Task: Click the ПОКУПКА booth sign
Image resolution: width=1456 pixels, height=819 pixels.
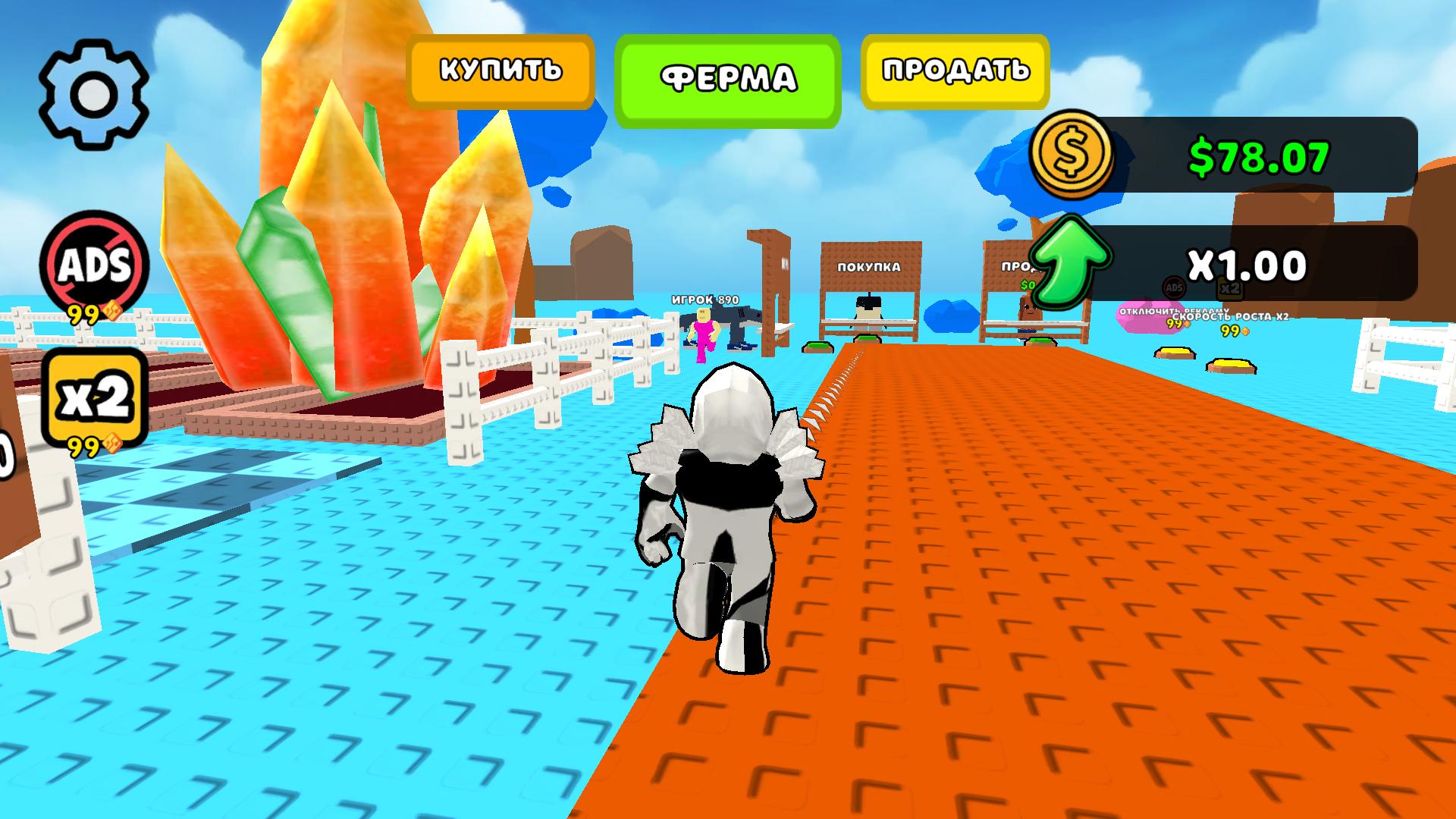Action: coord(868,267)
